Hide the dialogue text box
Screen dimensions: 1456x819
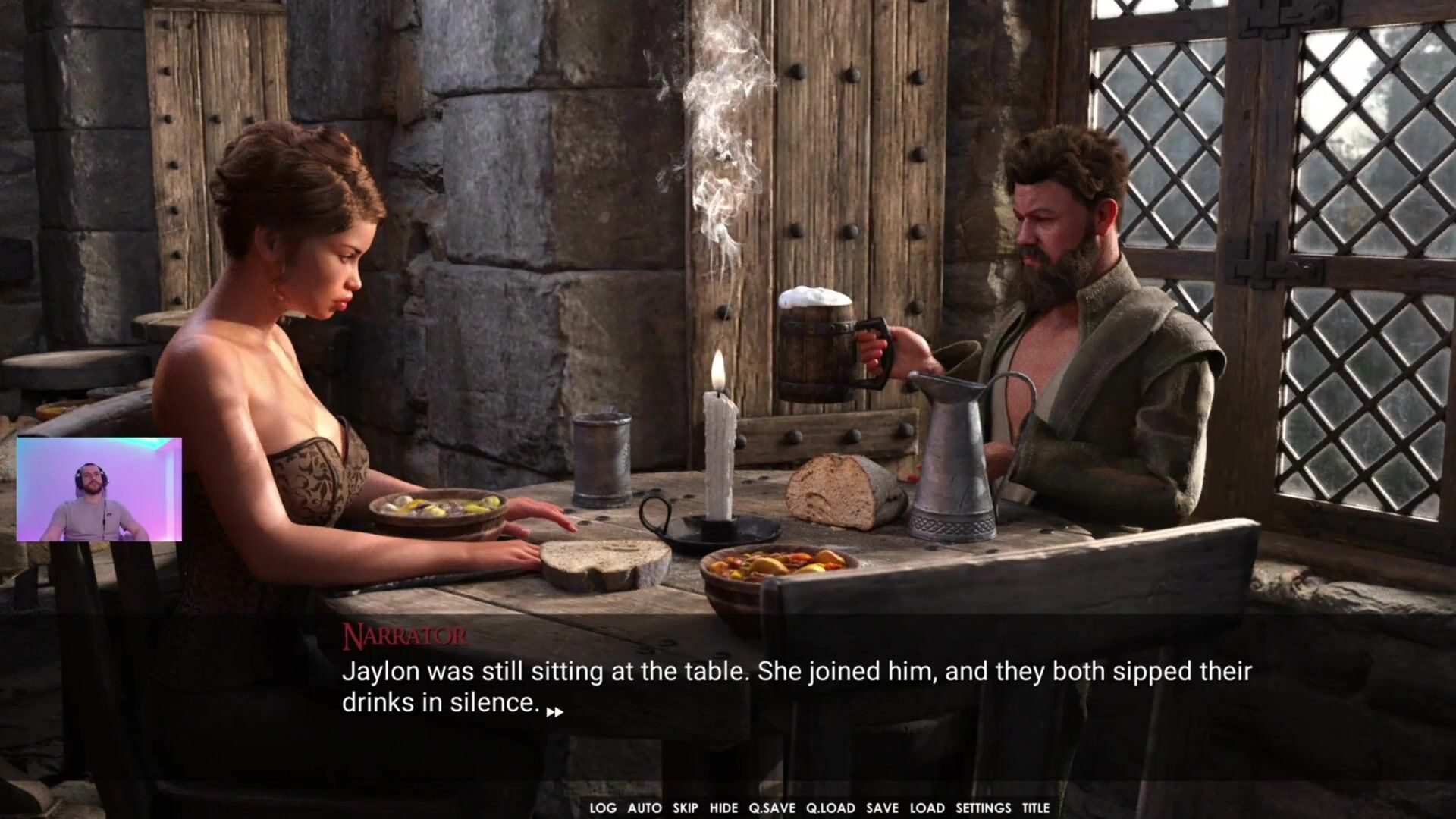coord(723,808)
